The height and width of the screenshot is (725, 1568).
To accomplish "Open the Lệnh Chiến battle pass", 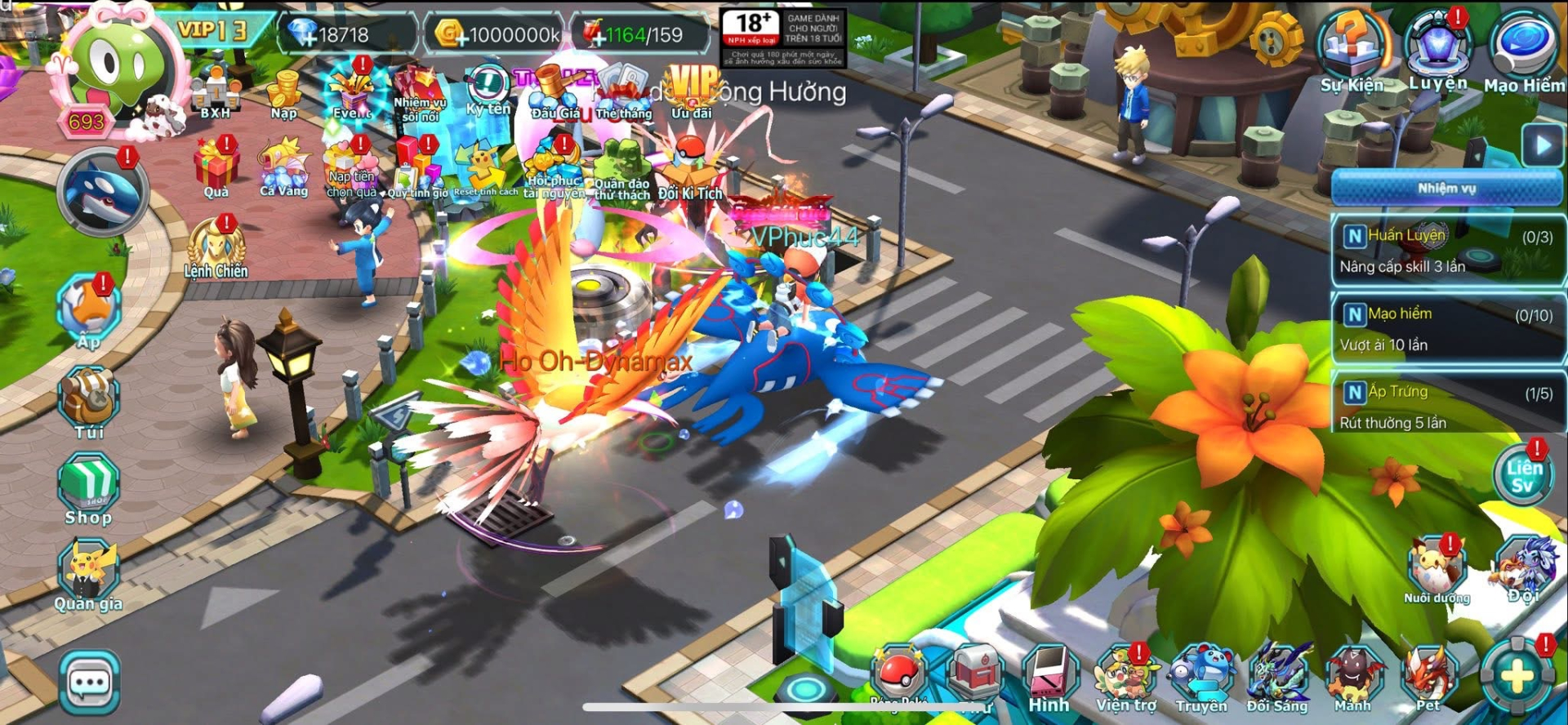I will coord(216,248).
